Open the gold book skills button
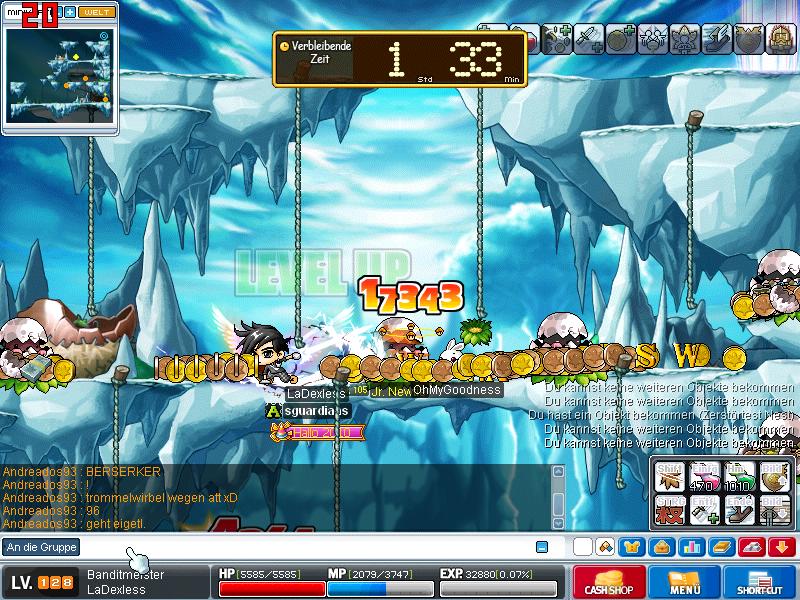Image resolution: width=800 pixels, height=600 pixels. [720, 547]
